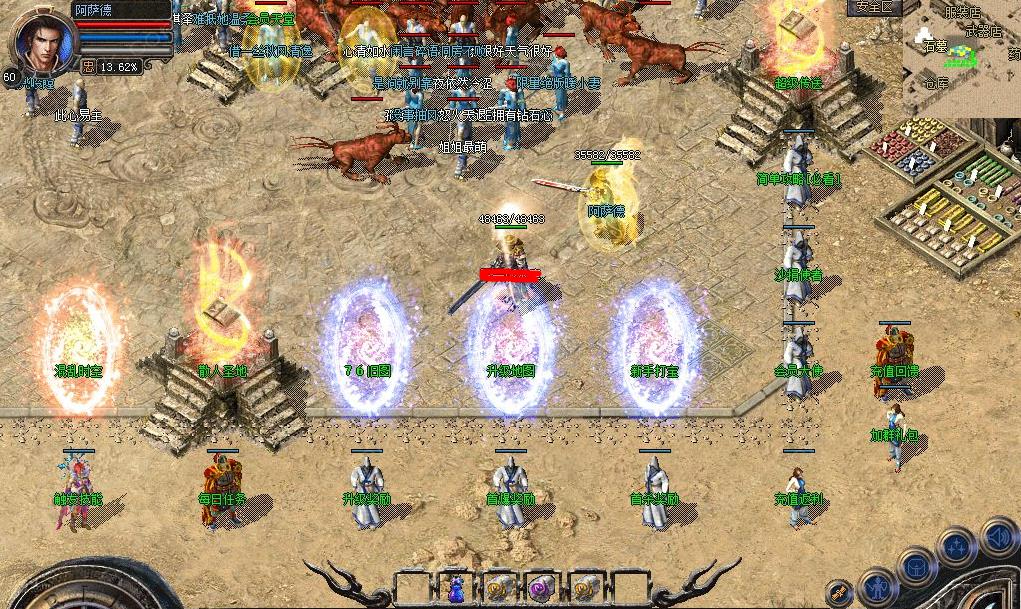
Task: Use the purple swirl scroll in hotbar
Action: tap(542, 587)
